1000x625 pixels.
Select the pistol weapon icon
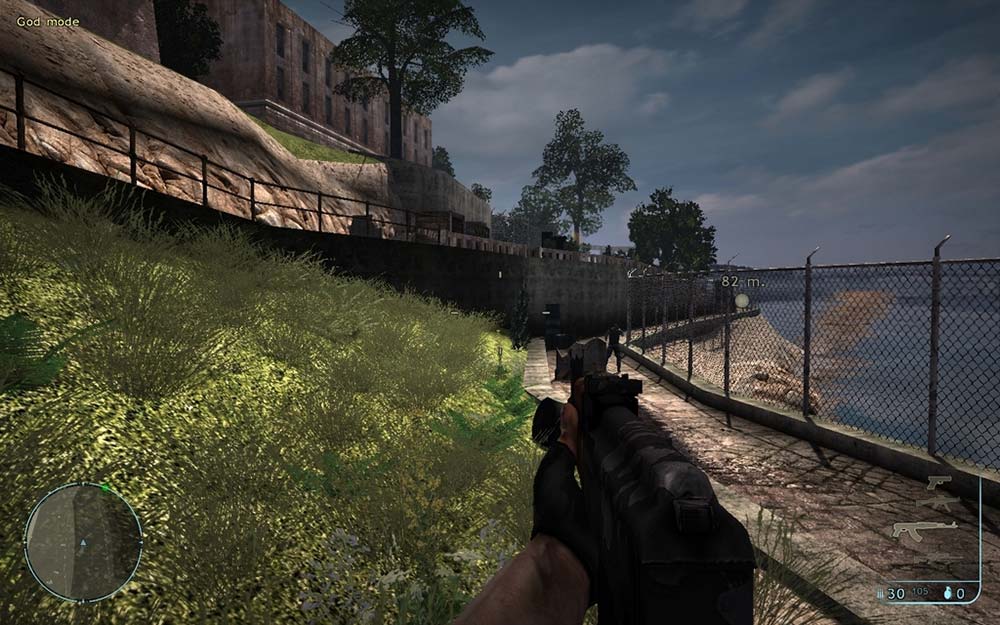939,483
